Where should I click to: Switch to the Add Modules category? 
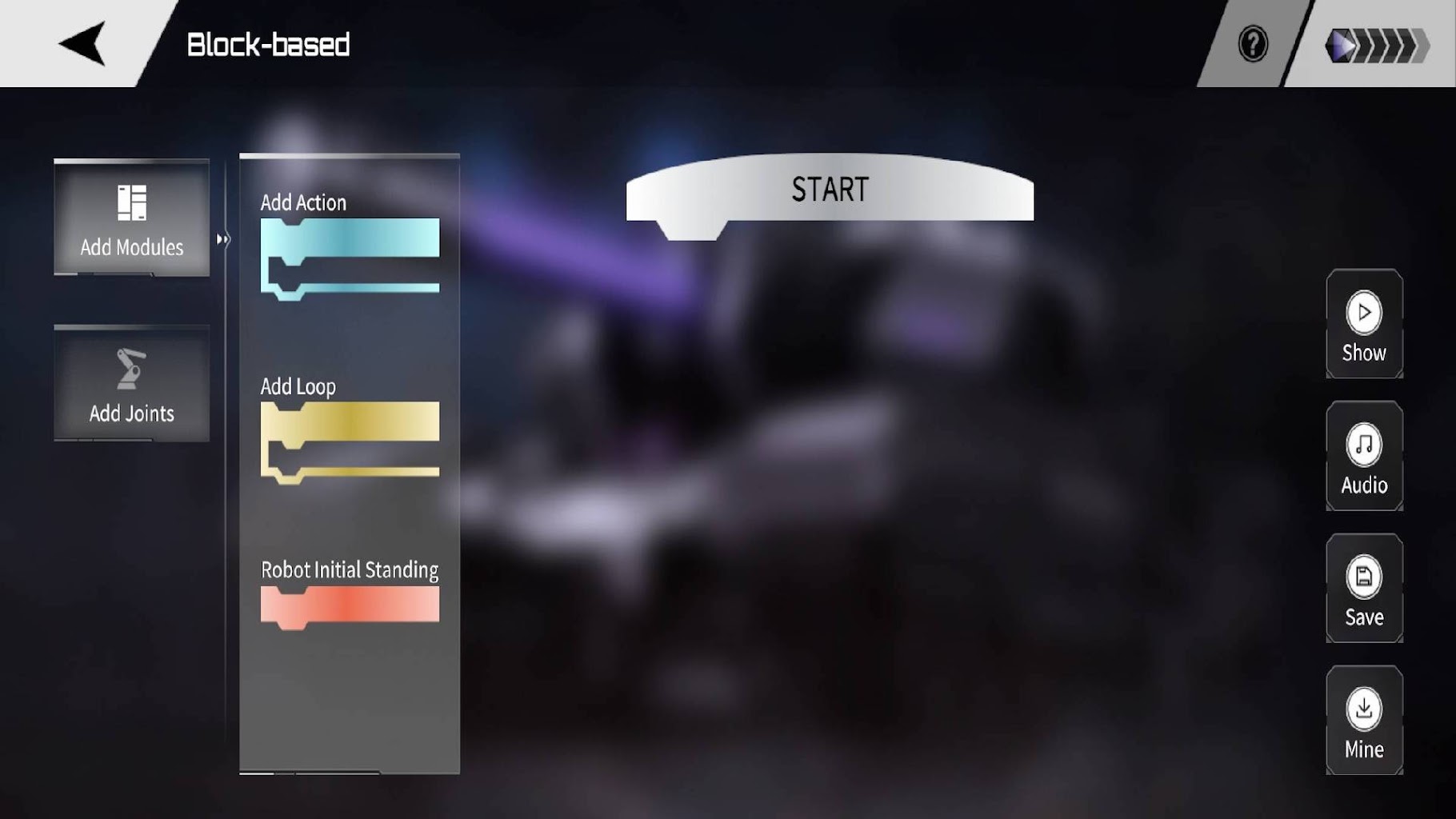point(131,220)
